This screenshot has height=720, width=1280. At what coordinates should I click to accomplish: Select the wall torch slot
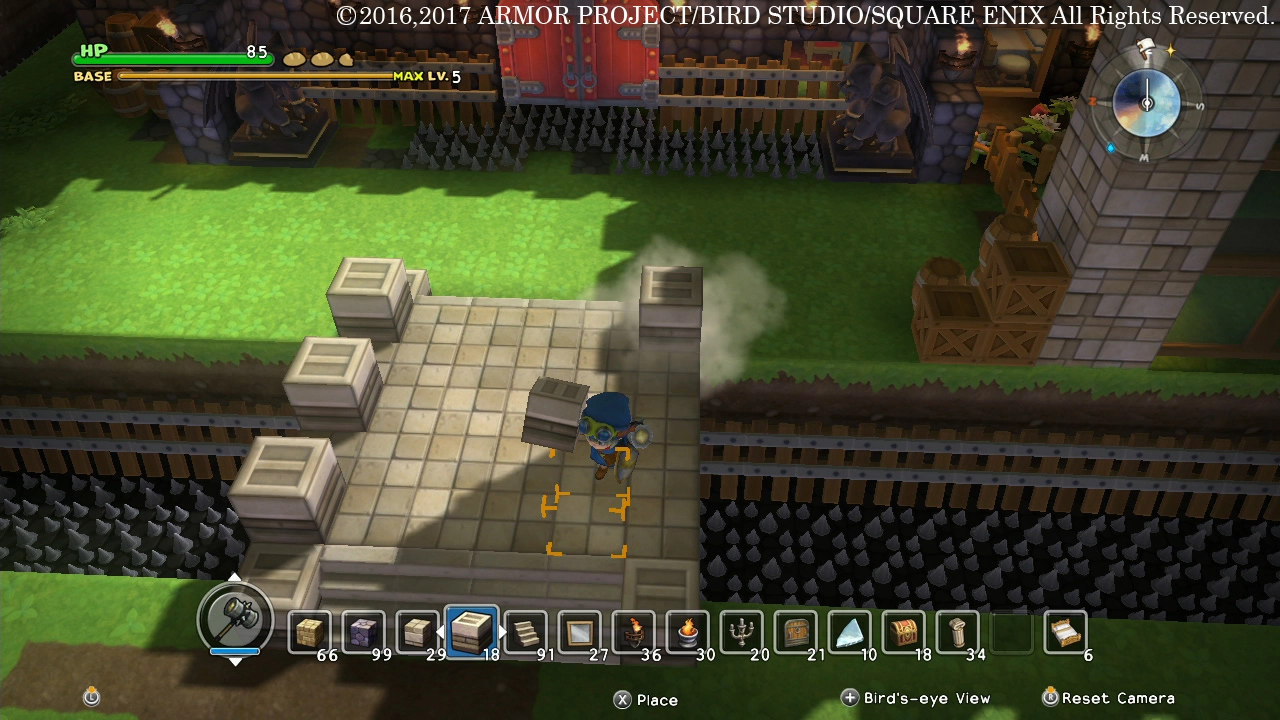coord(634,632)
